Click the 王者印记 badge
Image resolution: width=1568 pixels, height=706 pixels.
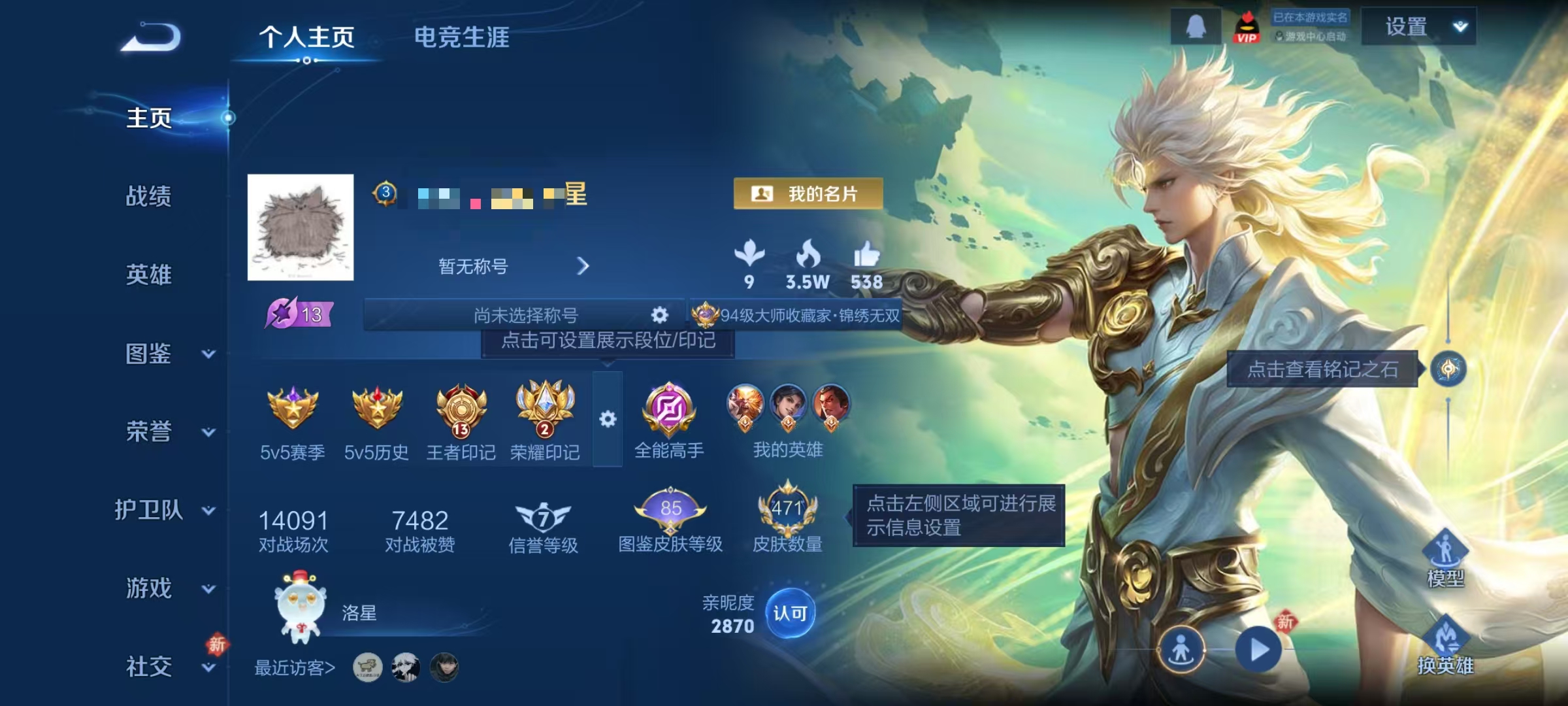pyautogui.click(x=462, y=409)
